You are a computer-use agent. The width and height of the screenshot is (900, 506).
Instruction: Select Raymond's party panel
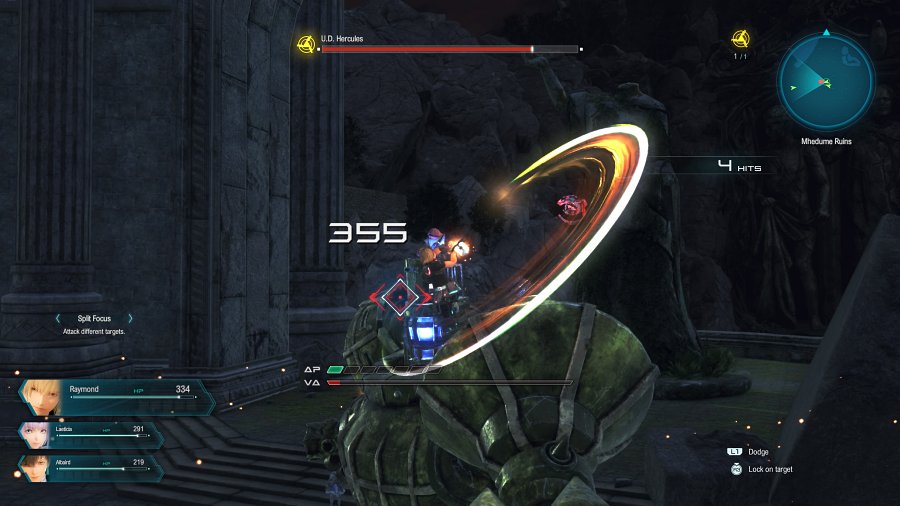coord(115,397)
